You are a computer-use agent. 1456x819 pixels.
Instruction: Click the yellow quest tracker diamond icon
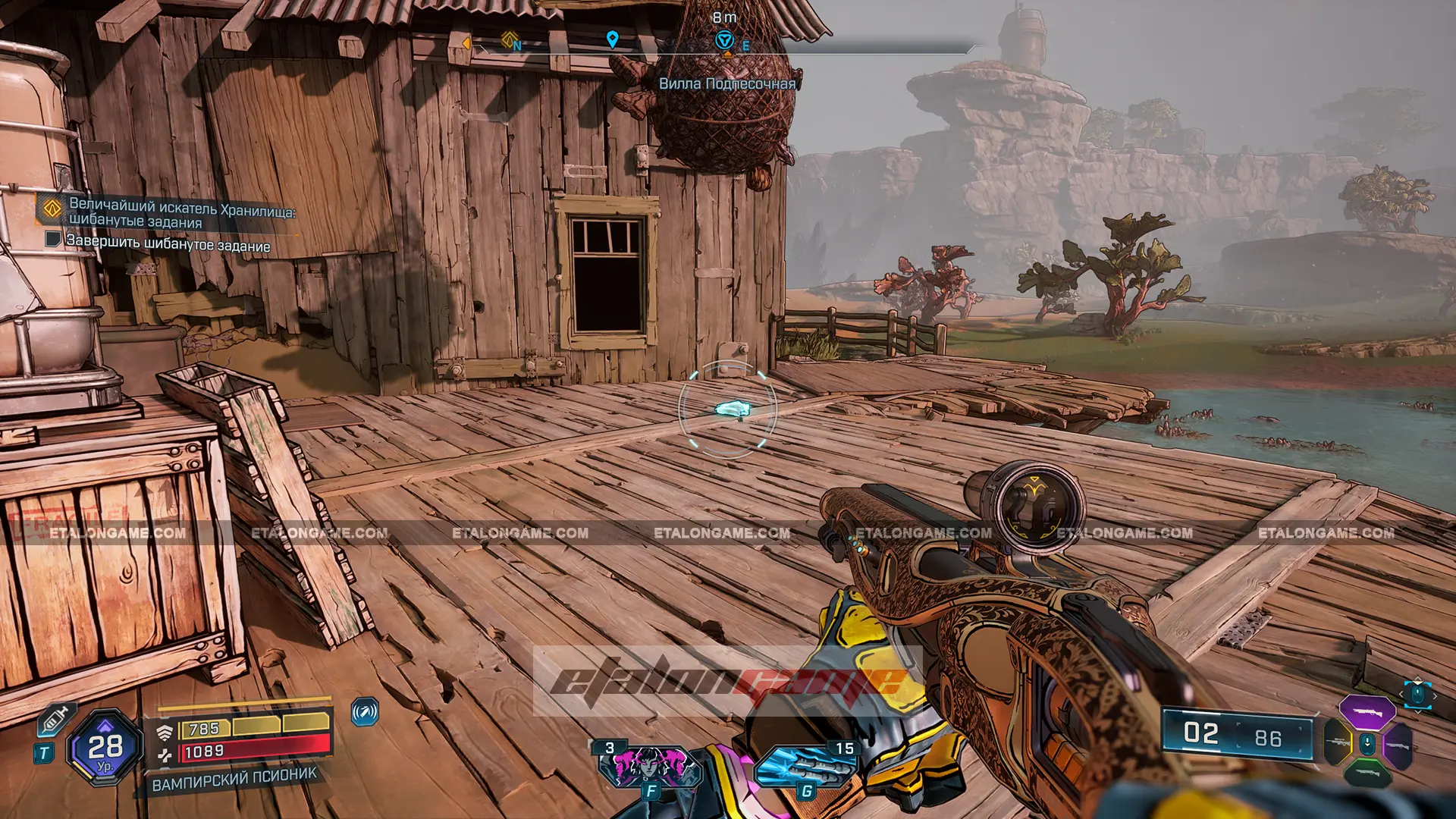click(52, 208)
